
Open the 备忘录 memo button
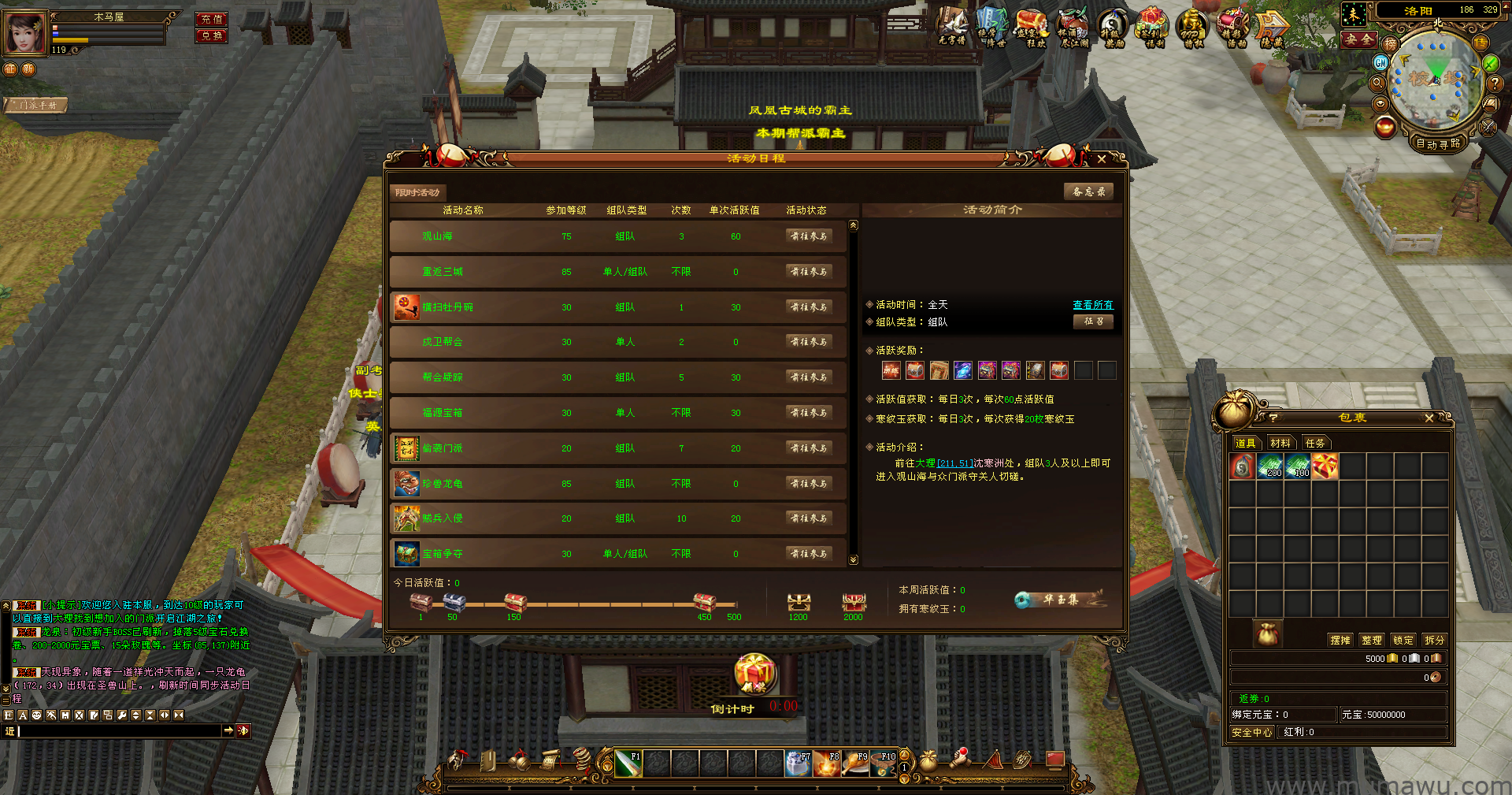(x=1088, y=191)
